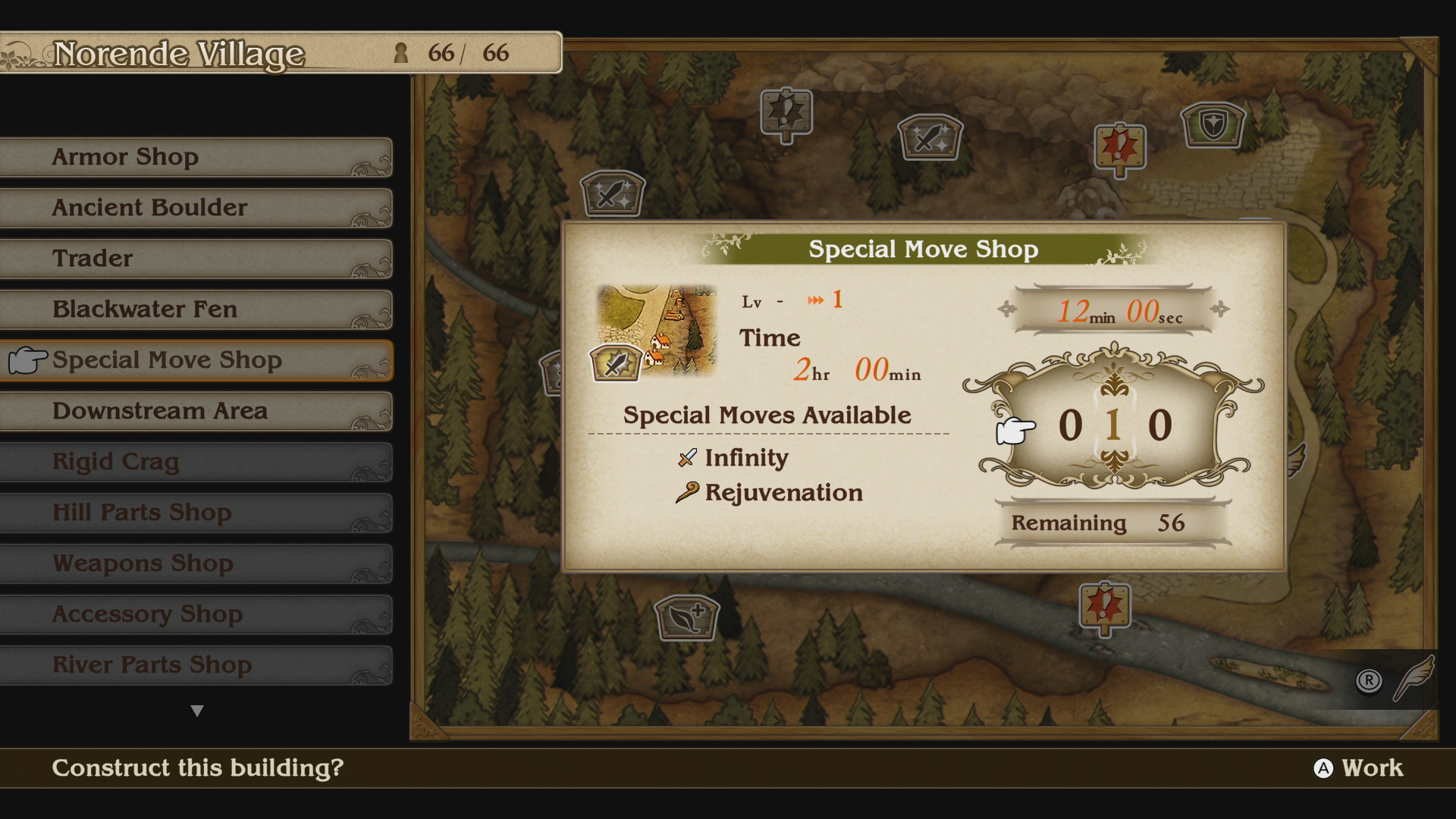Click the list's down scroll arrow
The height and width of the screenshot is (819, 1456).
pyautogui.click(x=197, y=711)
